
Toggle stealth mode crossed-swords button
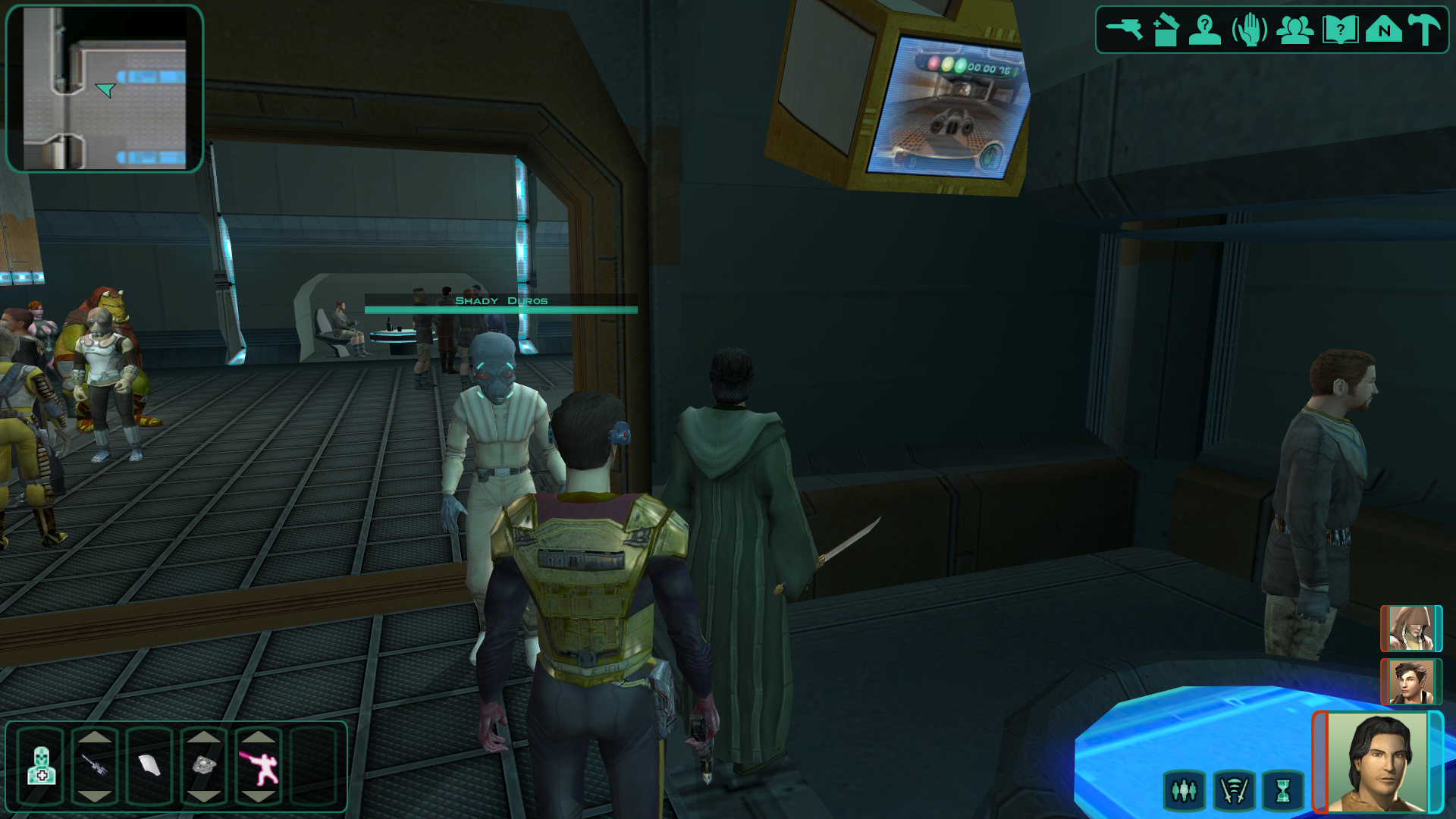tap(1234, 791)
